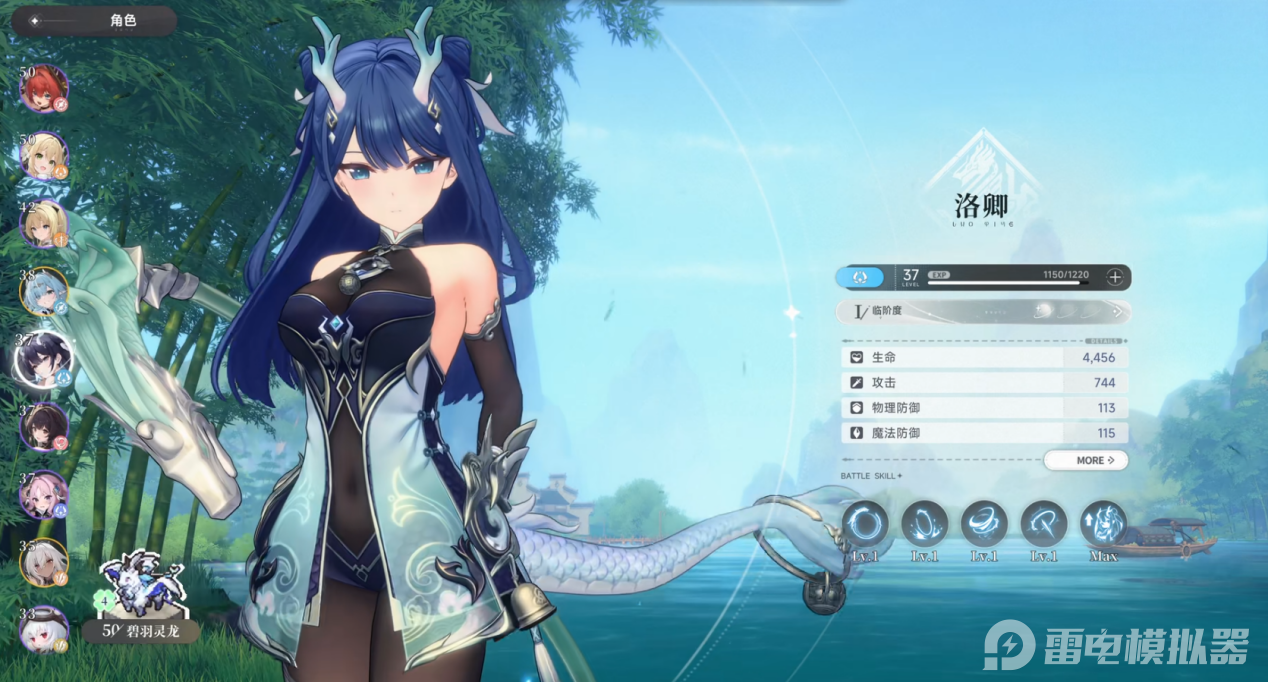Open the crossed-slash battle skill icon
Viewport: 1268px width, 682px height.
(1044, 524)
